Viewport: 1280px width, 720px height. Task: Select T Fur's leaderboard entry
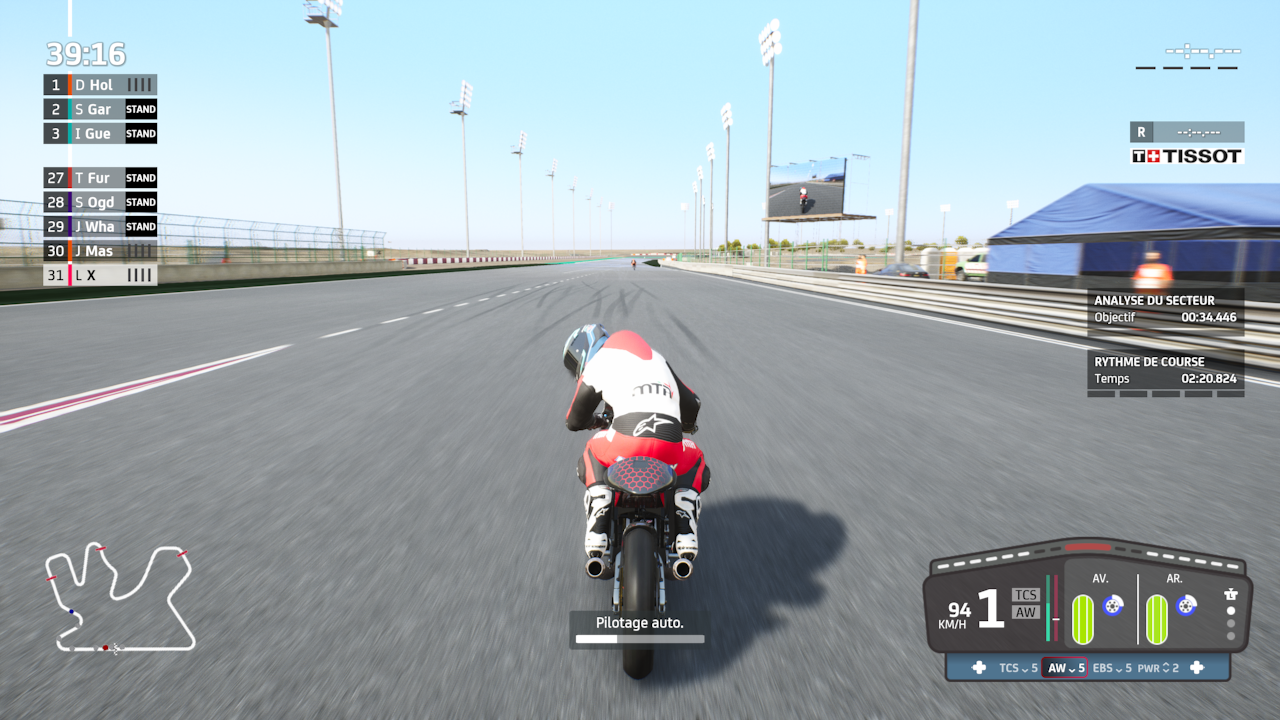100,178
